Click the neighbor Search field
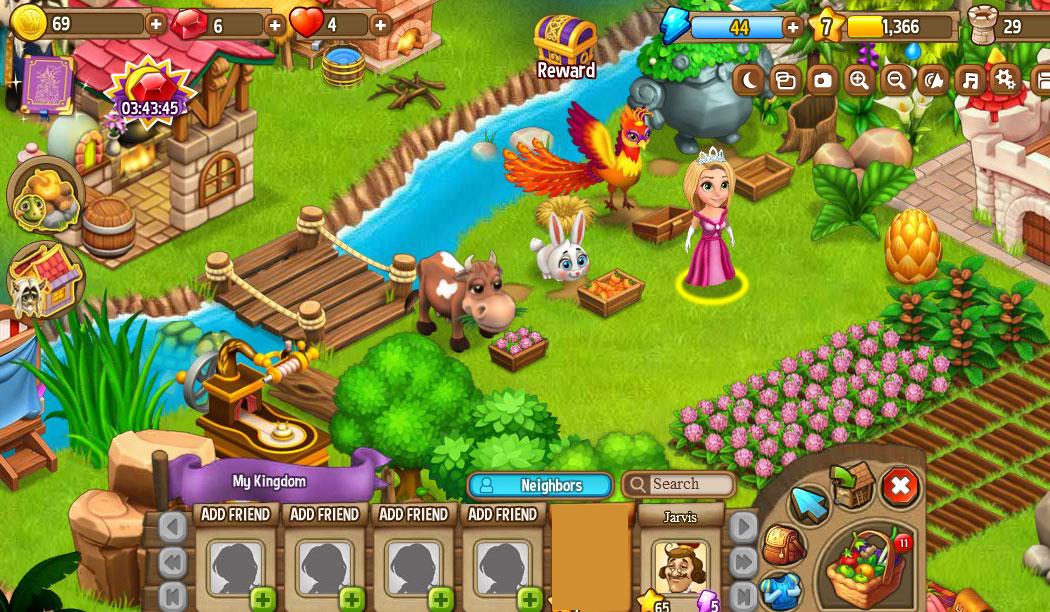The height and width of the screenshot is (612, 1050). point(690,485)
